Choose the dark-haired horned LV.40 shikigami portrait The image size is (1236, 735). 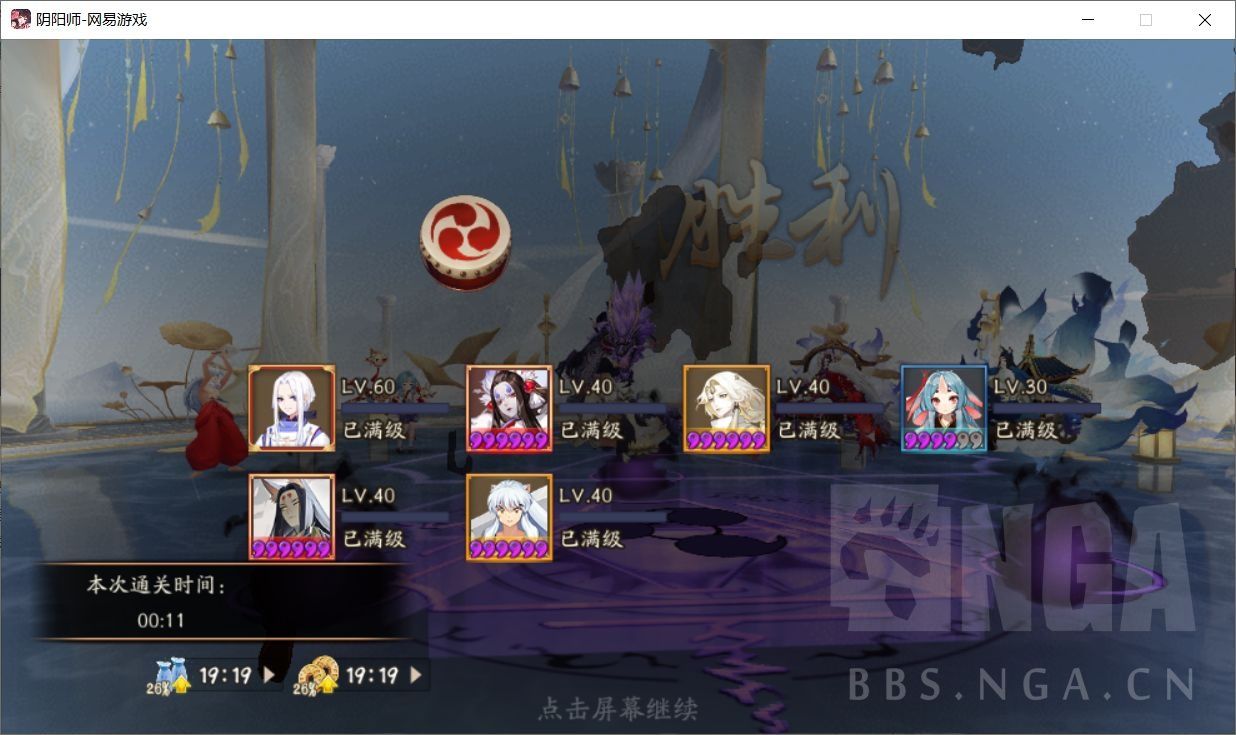pos(292,517)
